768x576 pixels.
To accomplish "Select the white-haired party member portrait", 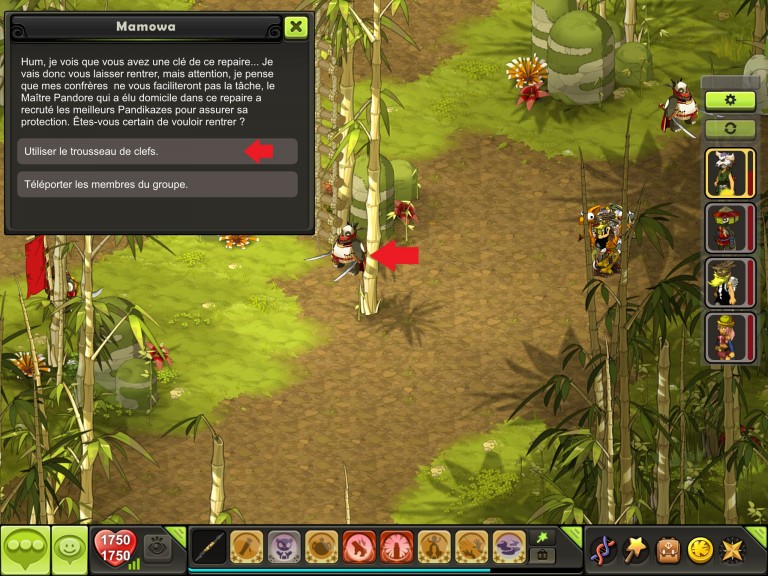I will coord(723,173).
